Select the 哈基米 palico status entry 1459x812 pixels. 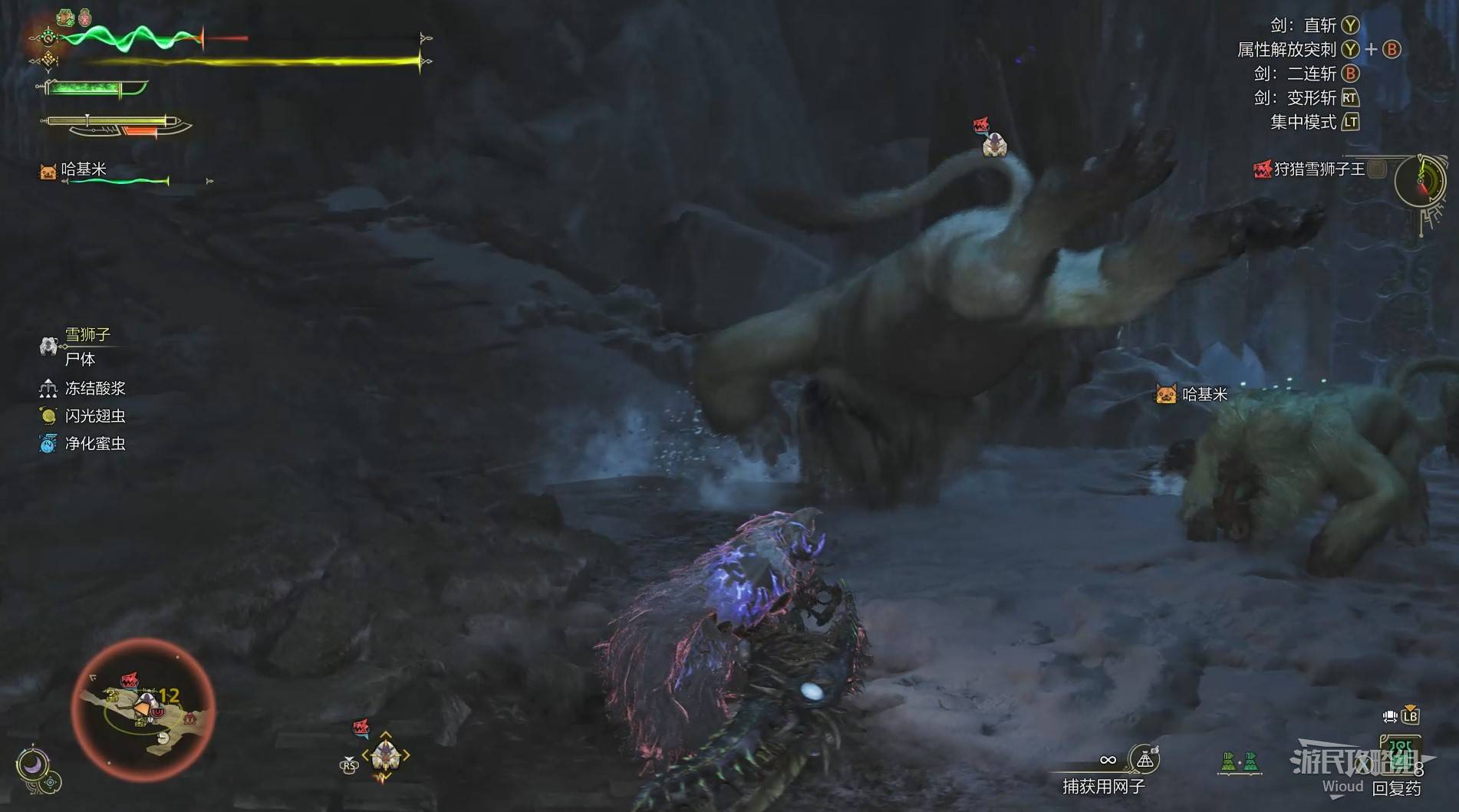point(83,169)
